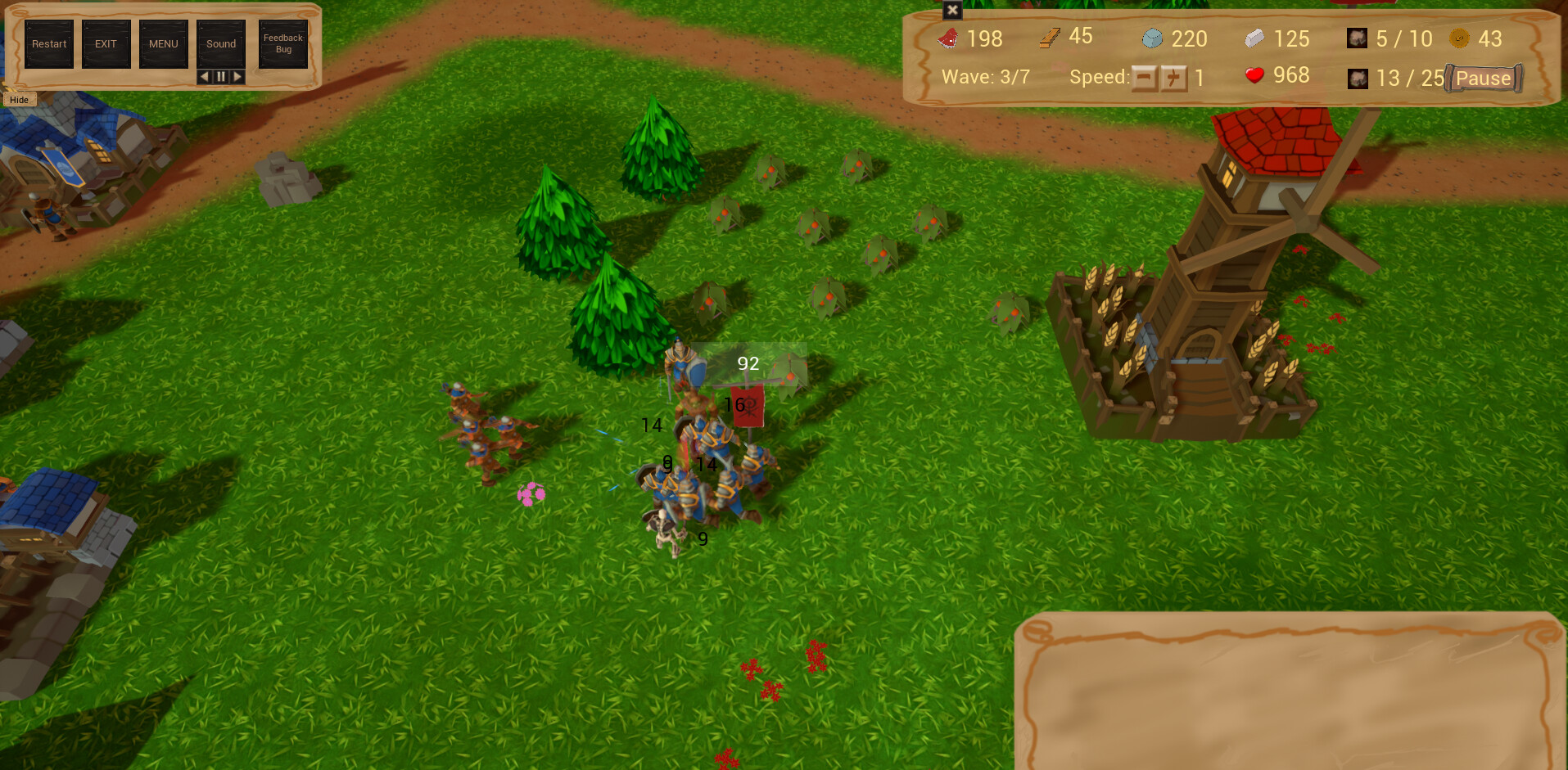1568x770 pixels.
Task: Click the gold coin icon showing 43
Action: coord(1457,38)
